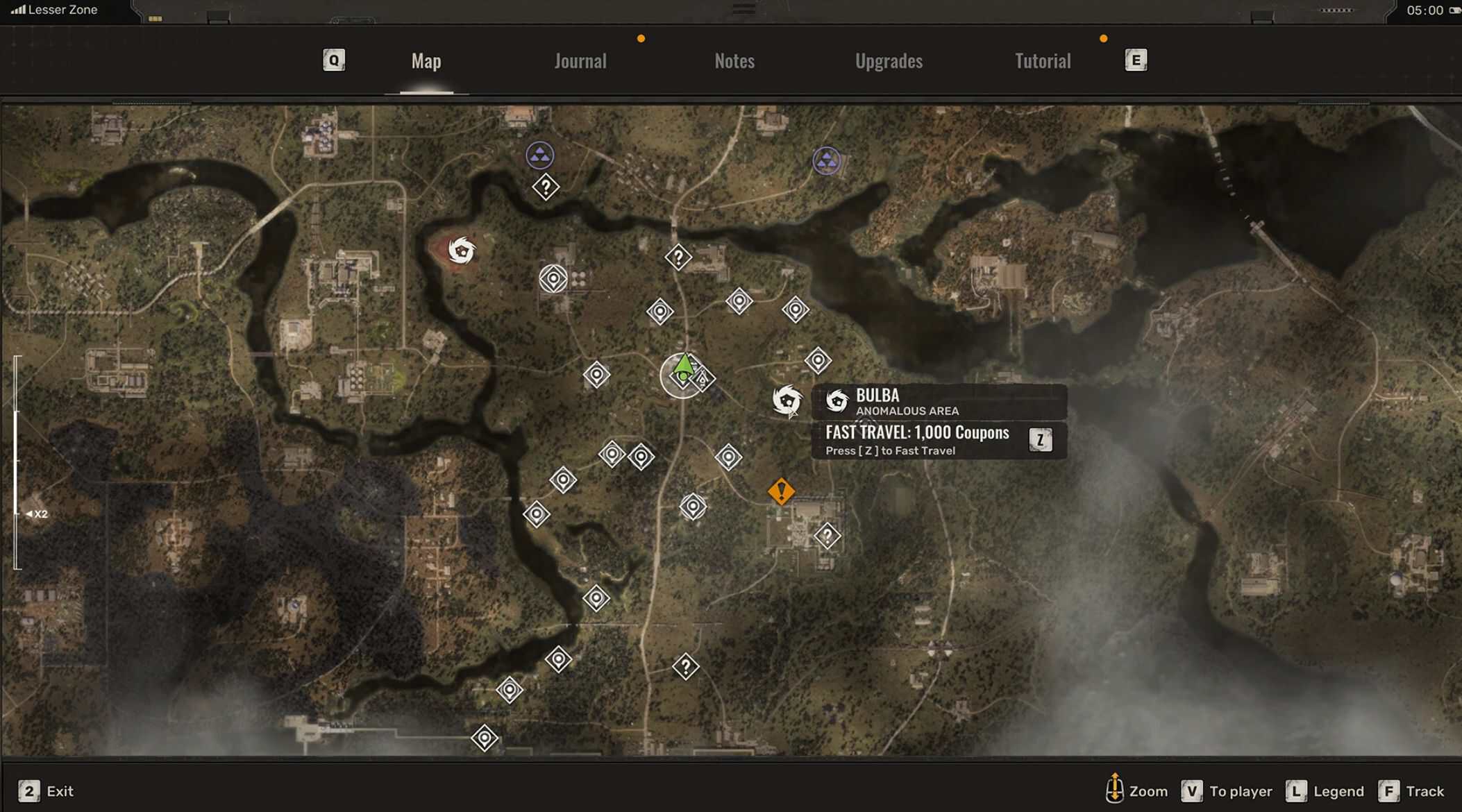Center the map with To player
1462x812 pixels.
(1227, 791)
